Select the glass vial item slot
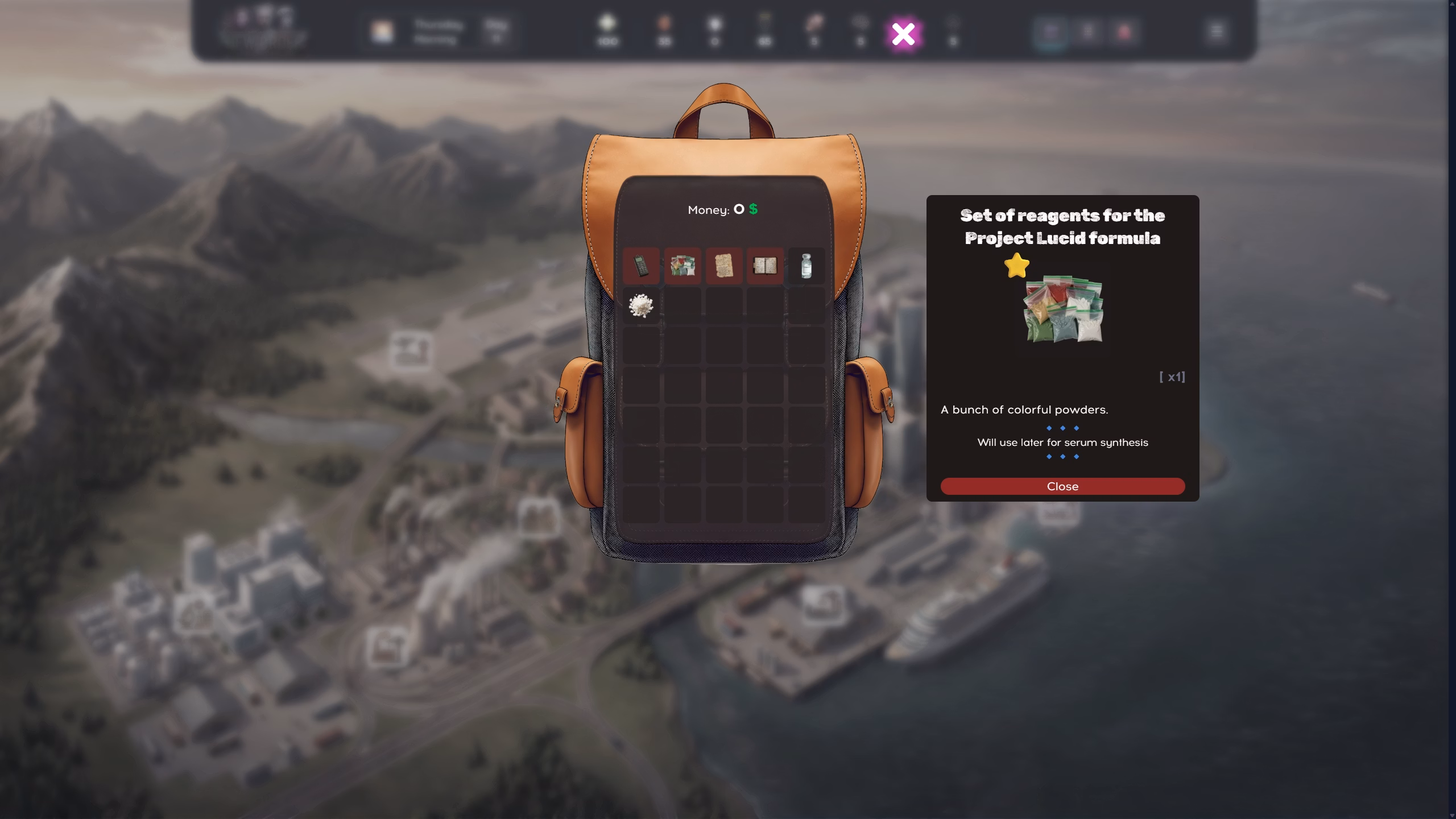Image resolution: width=1456 pixels, height=819 pixels. (806, 266)
